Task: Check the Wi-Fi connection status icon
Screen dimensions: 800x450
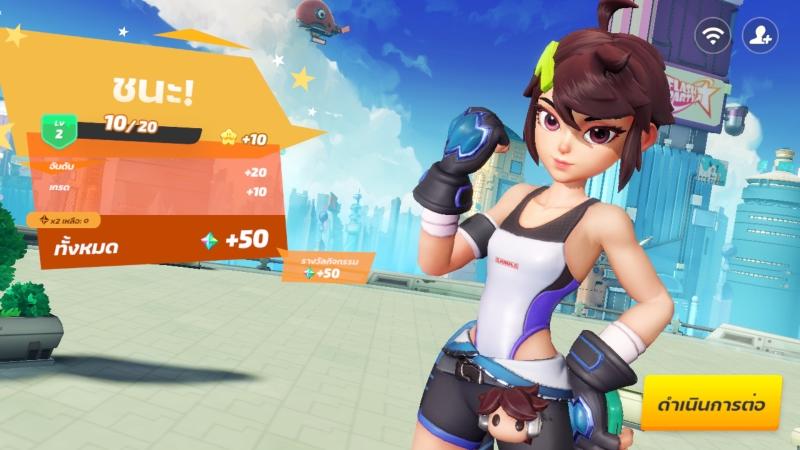Action: tap(713, 37)
